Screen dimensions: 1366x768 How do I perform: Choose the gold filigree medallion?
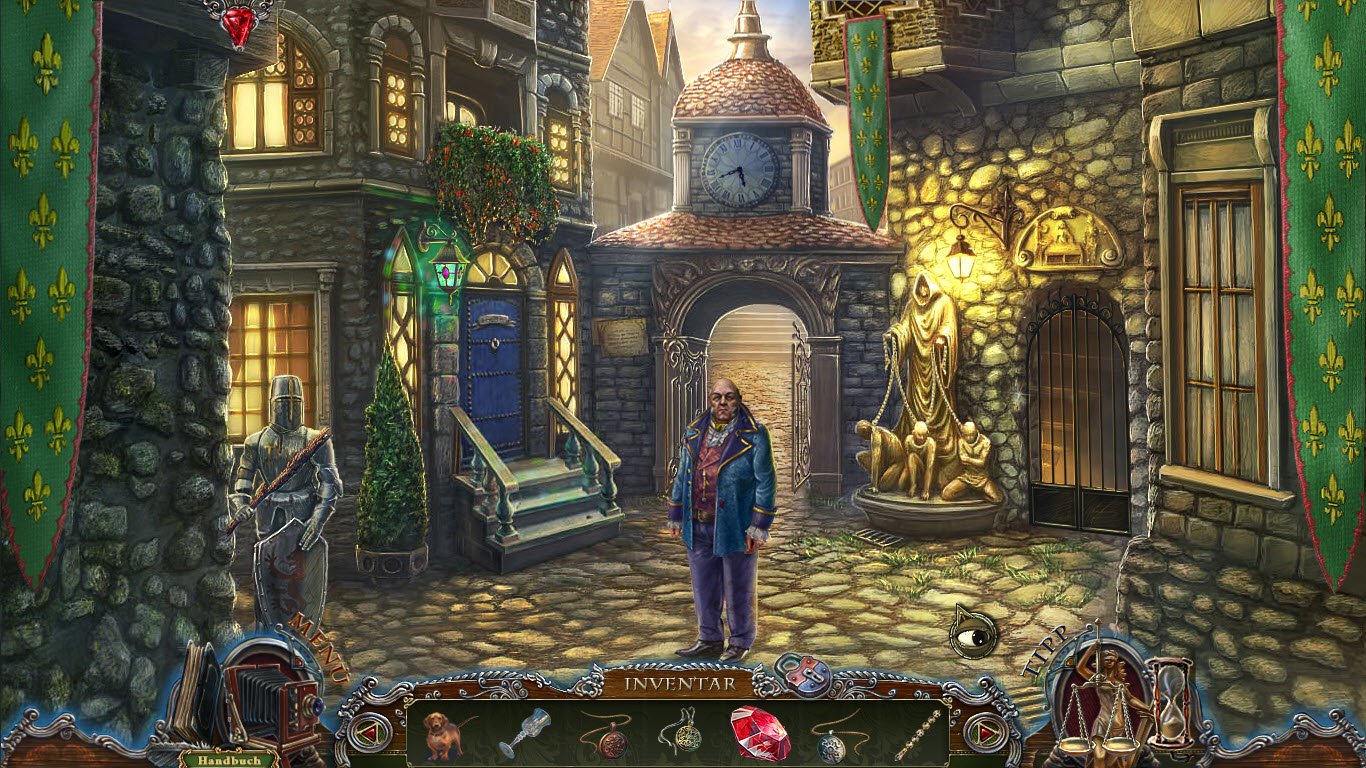682,735
